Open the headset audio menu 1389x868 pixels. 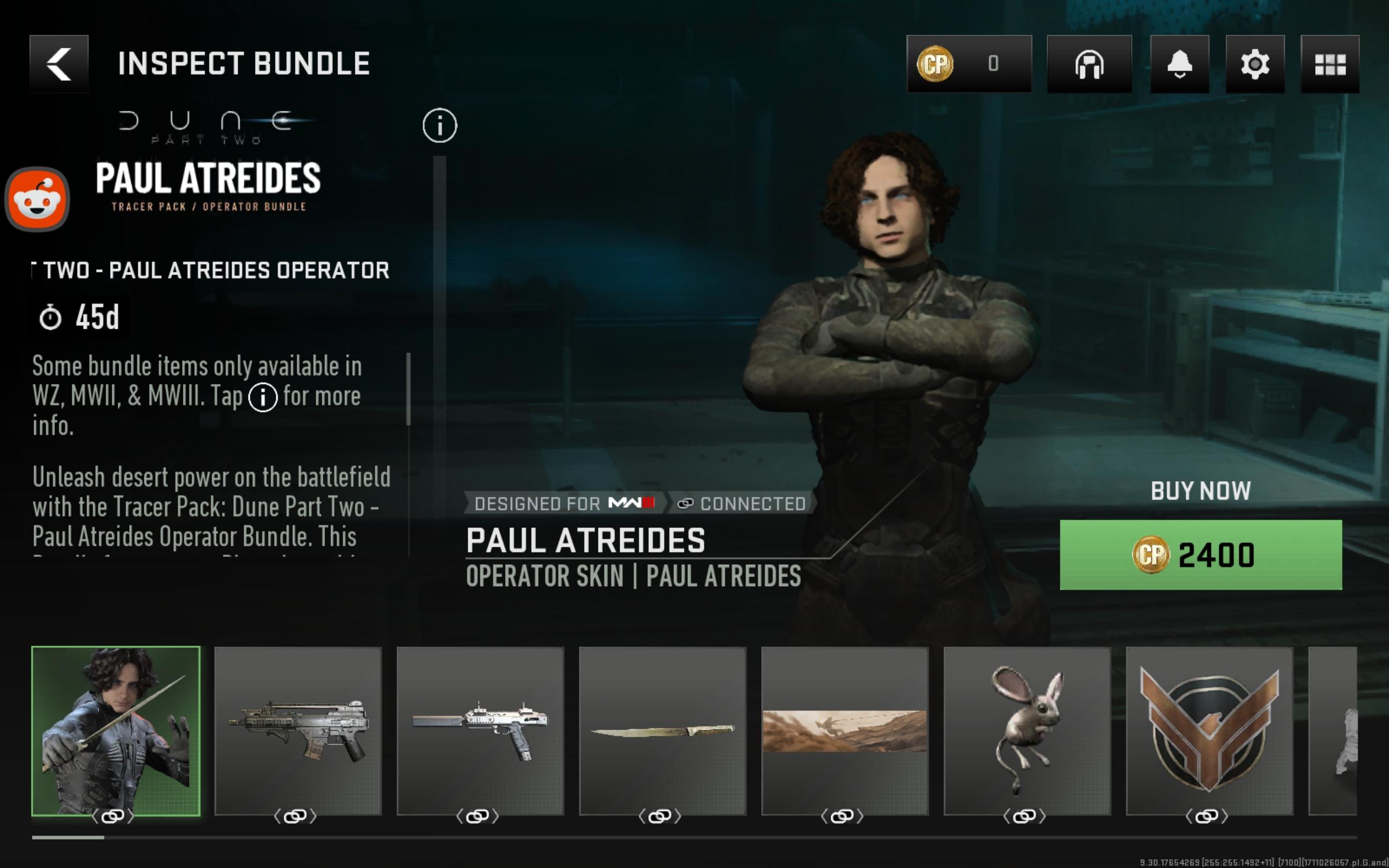pyautogui.click(x=1089, y=63)
